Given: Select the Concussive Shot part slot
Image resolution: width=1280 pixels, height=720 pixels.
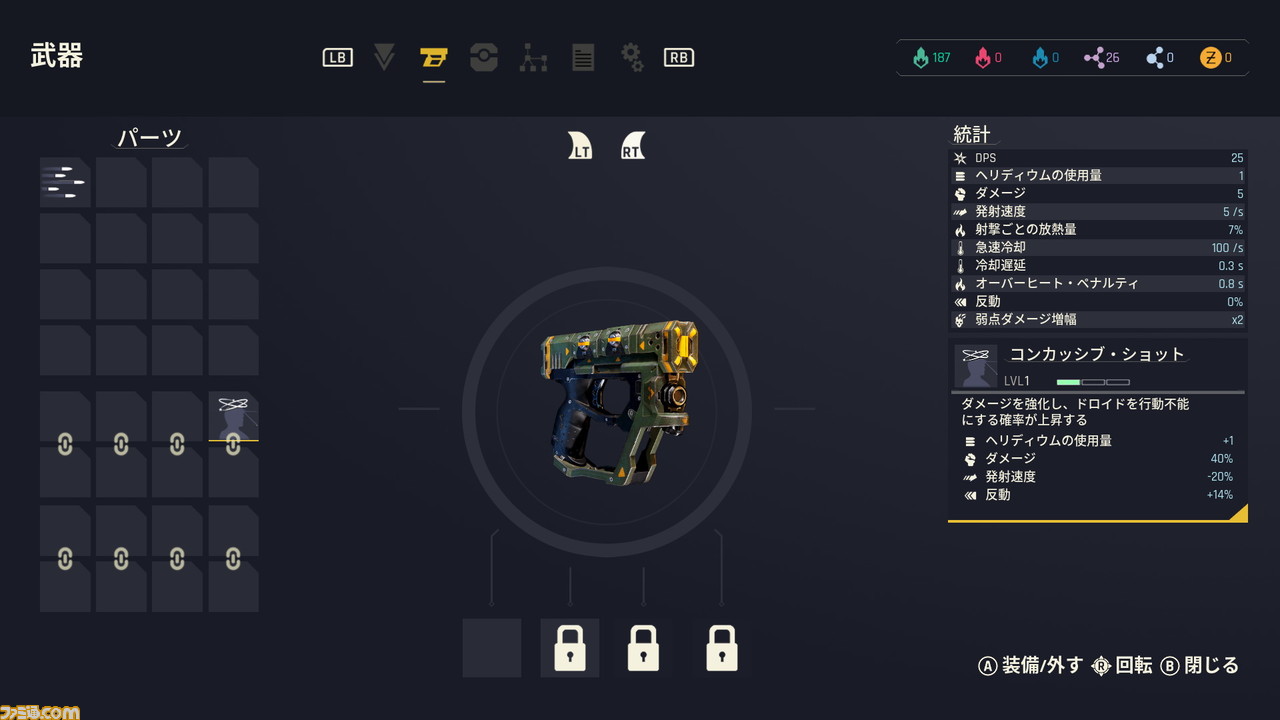Looking at the screenshot, I should click(233, 415).
